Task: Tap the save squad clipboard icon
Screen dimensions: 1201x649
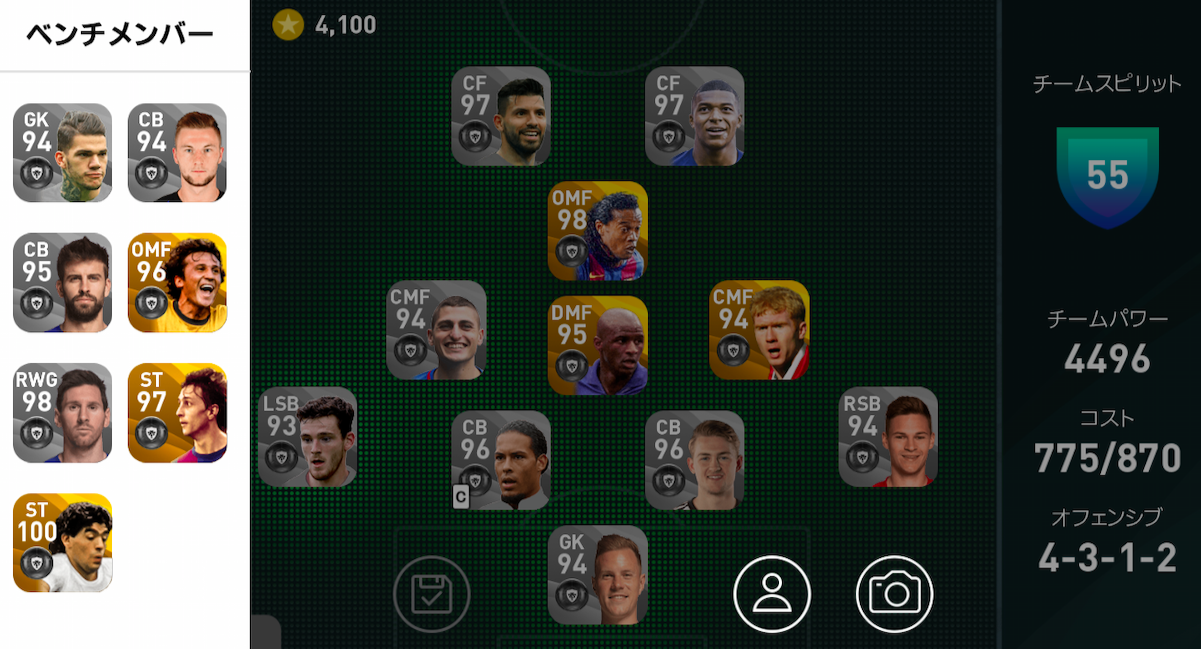Action: point(432,594)
